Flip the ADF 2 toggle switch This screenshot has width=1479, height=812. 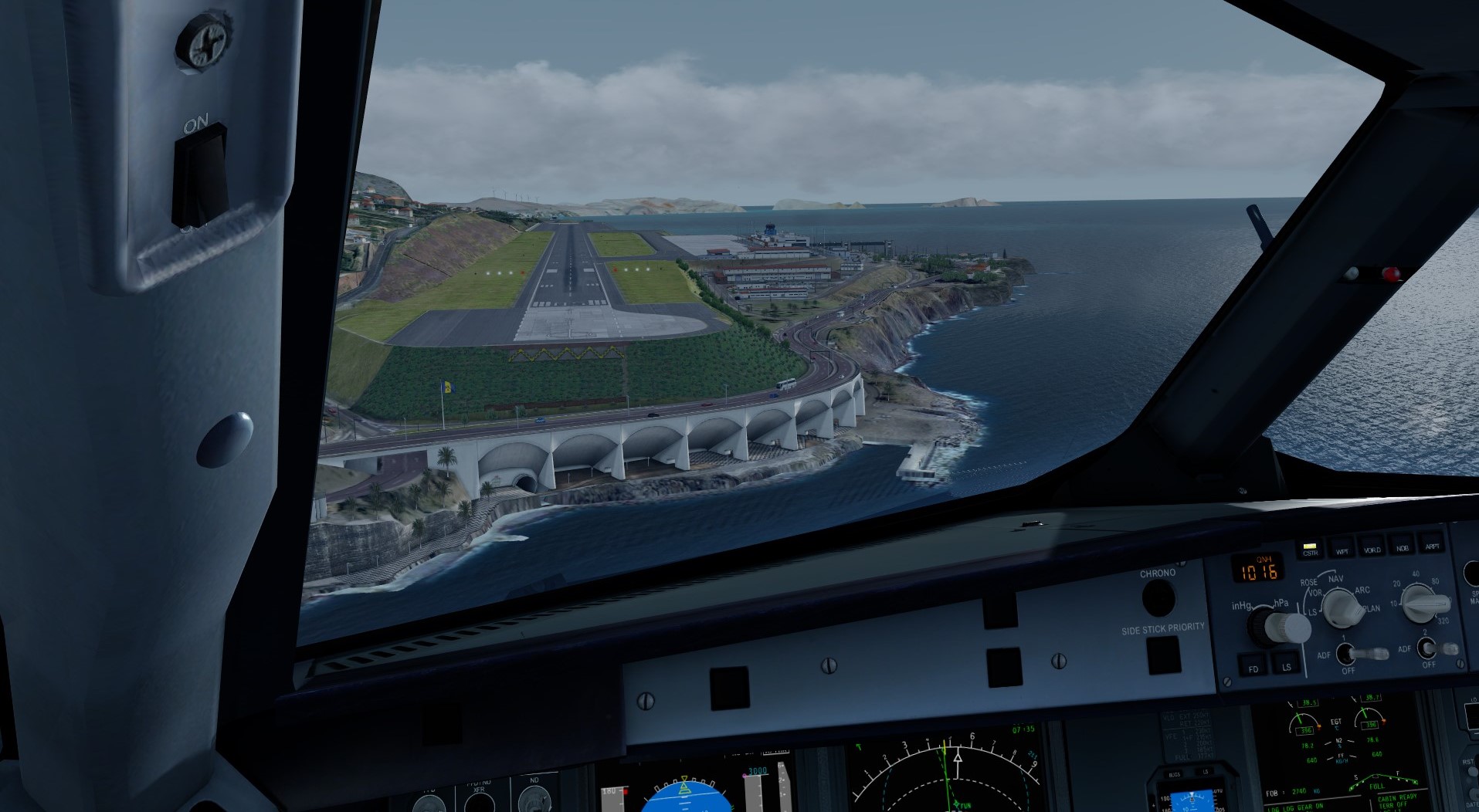click(x=1431, y=648)
